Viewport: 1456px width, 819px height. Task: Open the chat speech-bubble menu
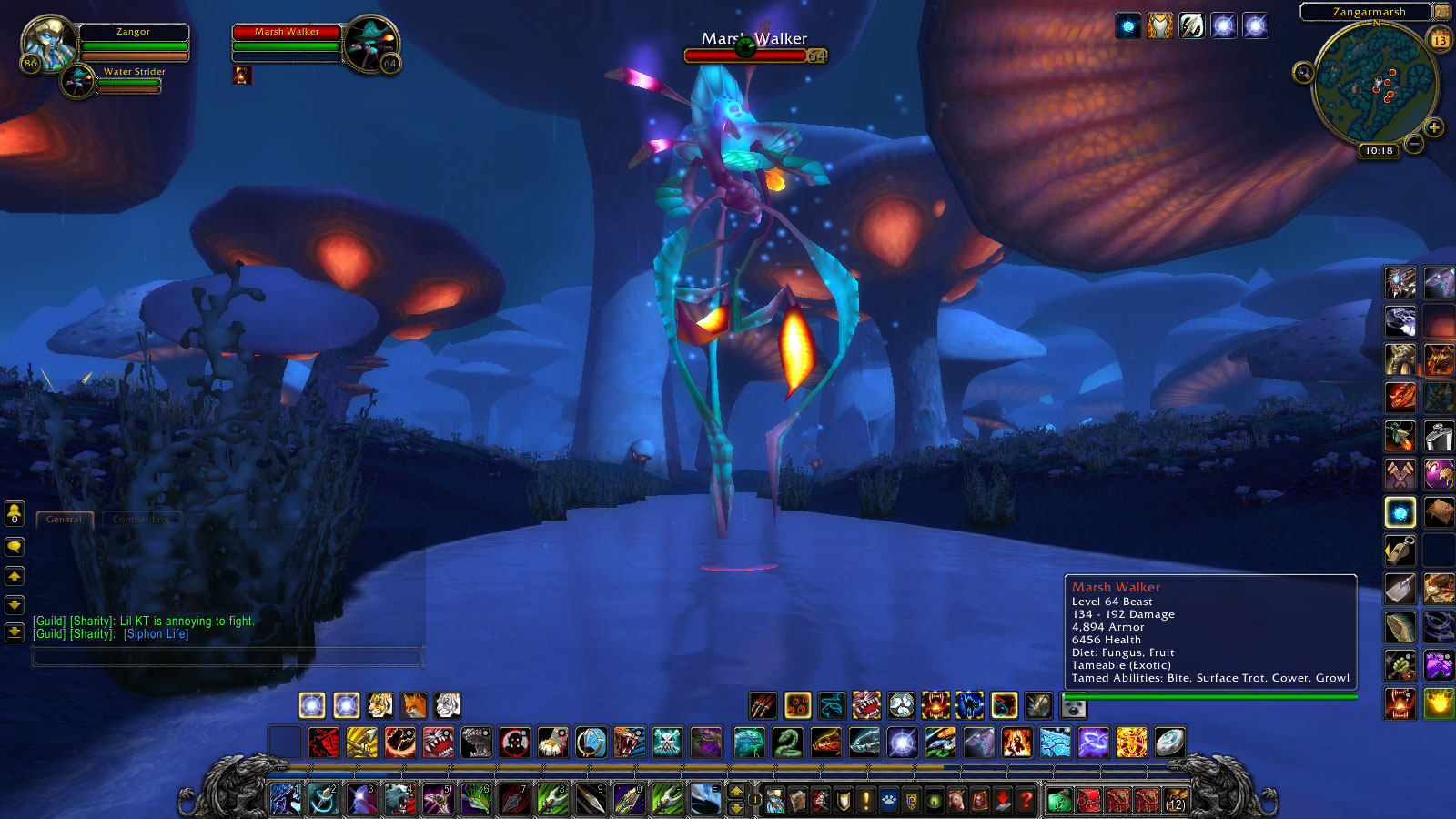coord(15,547)
